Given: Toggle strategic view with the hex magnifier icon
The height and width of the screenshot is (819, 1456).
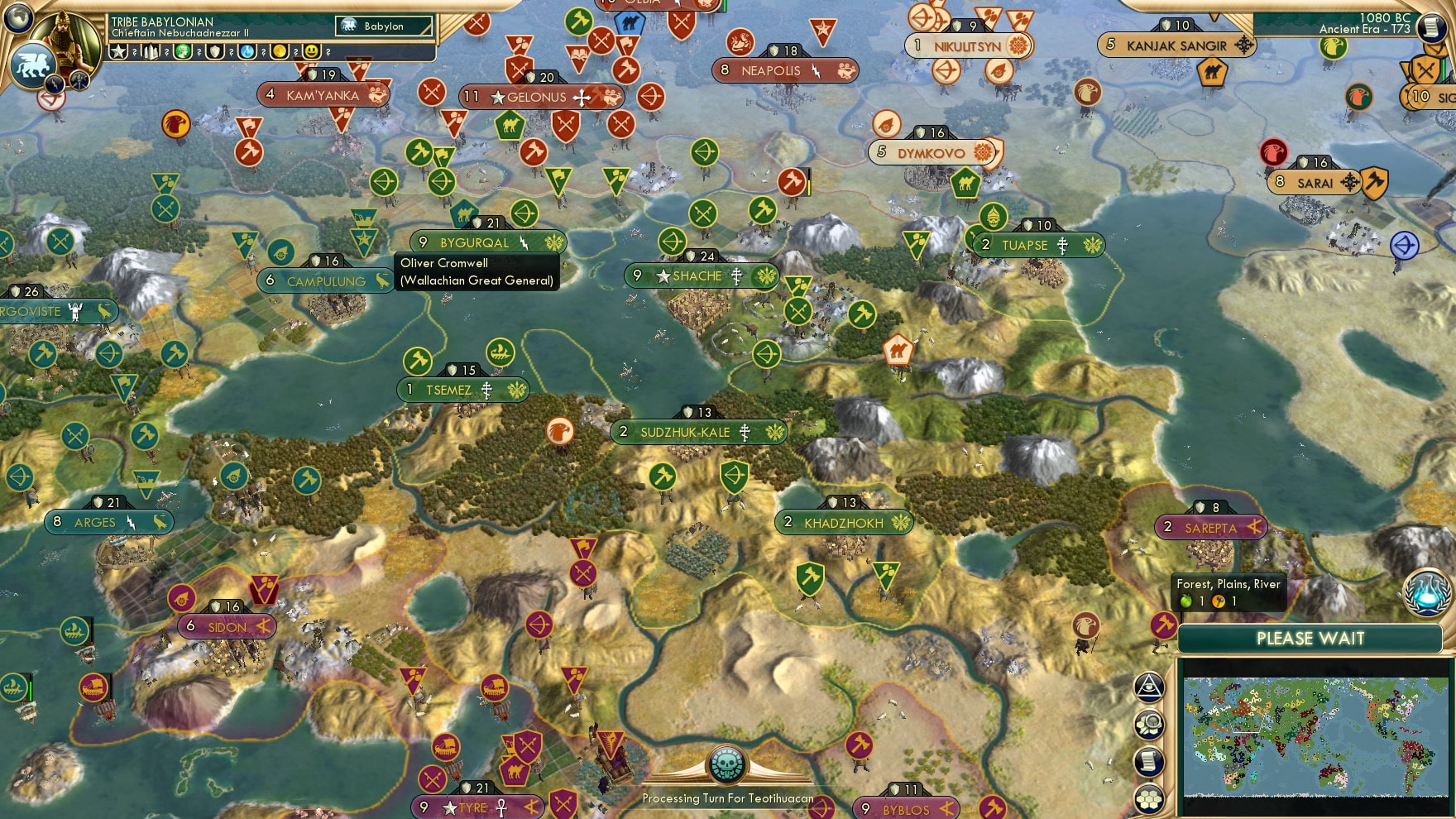Looking at the screenshot, I should (x=1149, y=722).
